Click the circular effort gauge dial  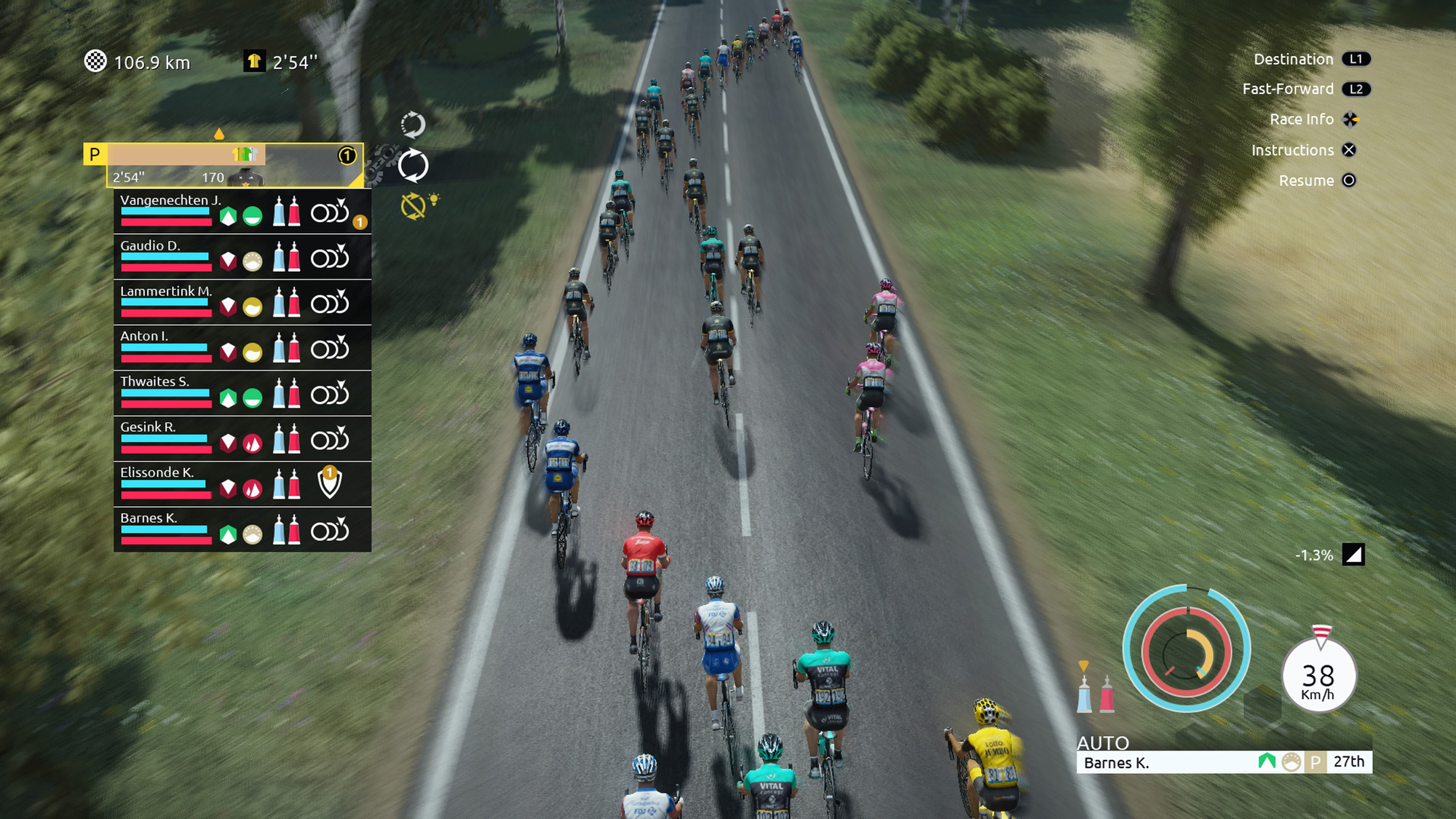tap(1186, 650)
